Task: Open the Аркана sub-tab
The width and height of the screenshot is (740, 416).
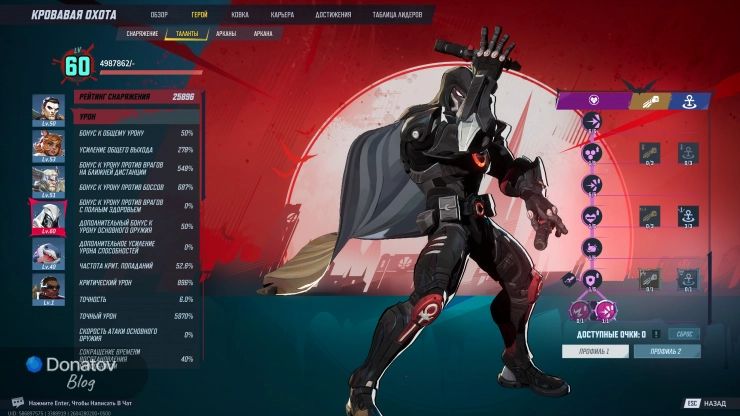Action: coord(263,33)
